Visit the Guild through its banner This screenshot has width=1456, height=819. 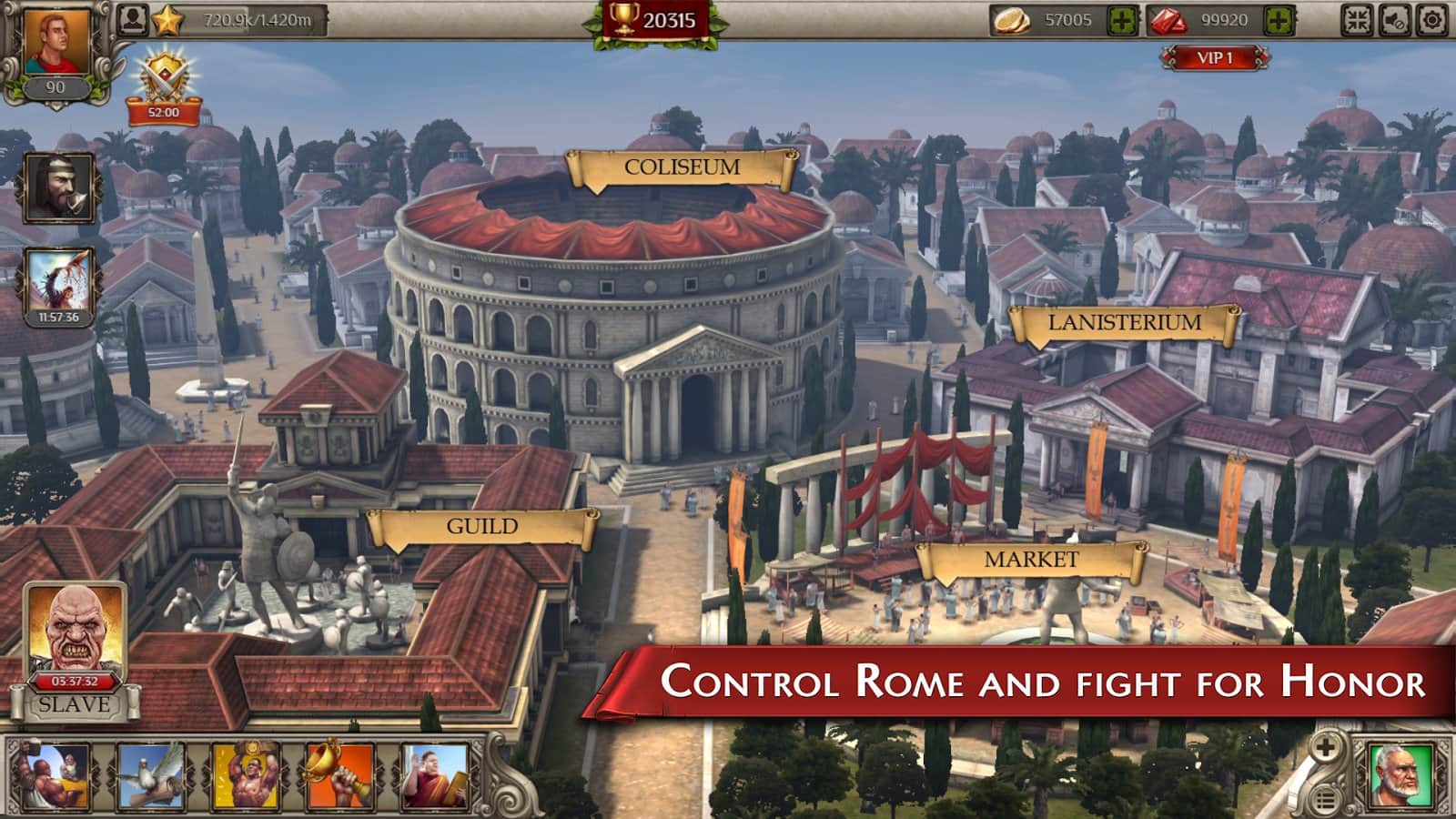click(481, 528)
